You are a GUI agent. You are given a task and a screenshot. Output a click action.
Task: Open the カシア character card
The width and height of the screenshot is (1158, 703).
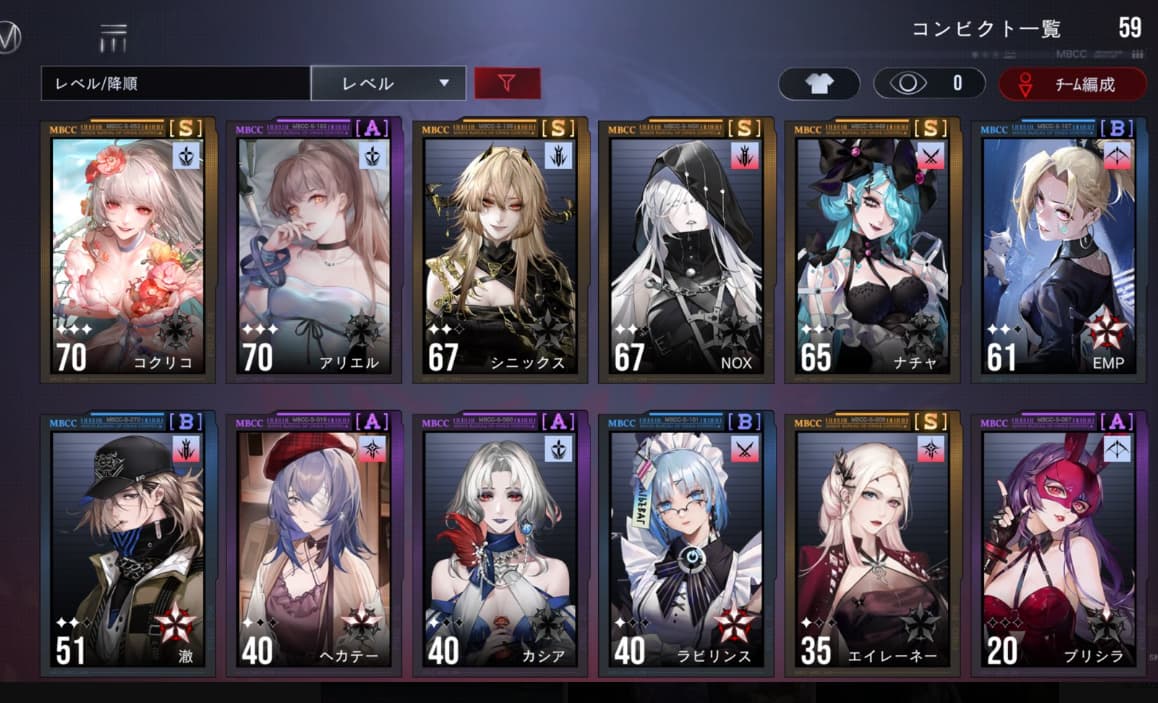[500, 545]
